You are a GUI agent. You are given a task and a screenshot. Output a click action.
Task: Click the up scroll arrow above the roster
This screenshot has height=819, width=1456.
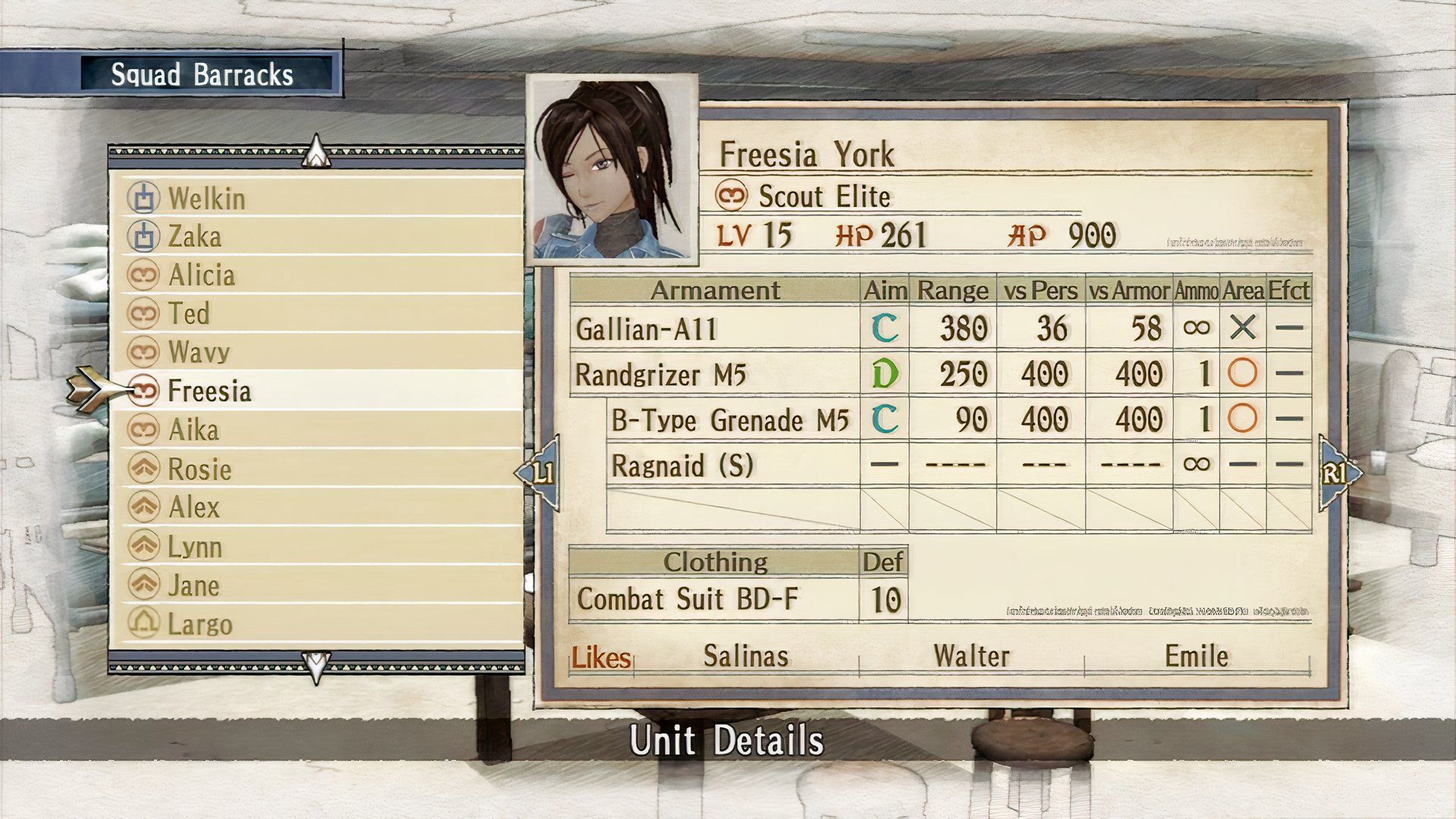pyautogui.click(x=315, y=150)
